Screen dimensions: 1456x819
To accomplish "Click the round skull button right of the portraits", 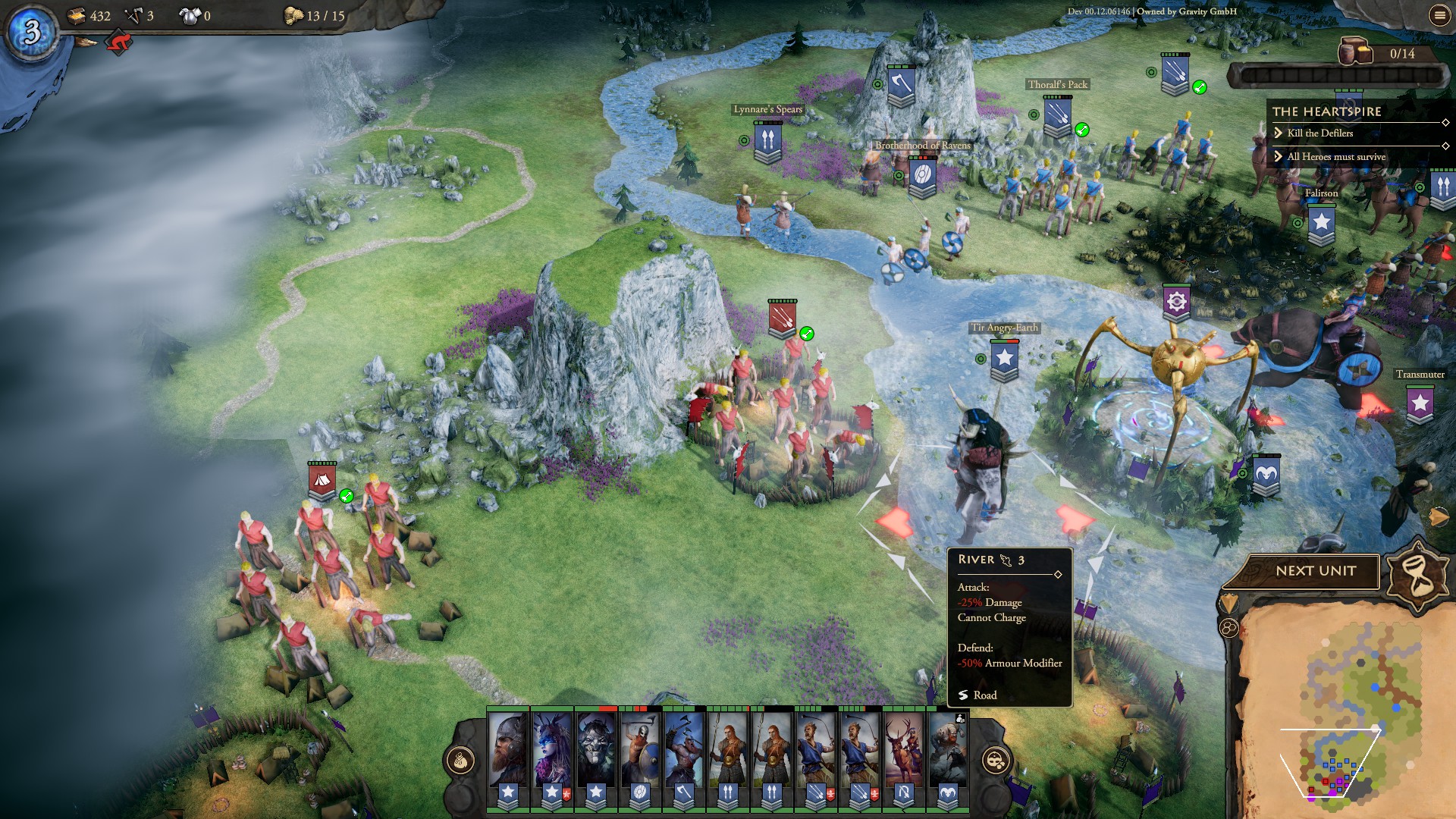I will [x=995, y=760].
